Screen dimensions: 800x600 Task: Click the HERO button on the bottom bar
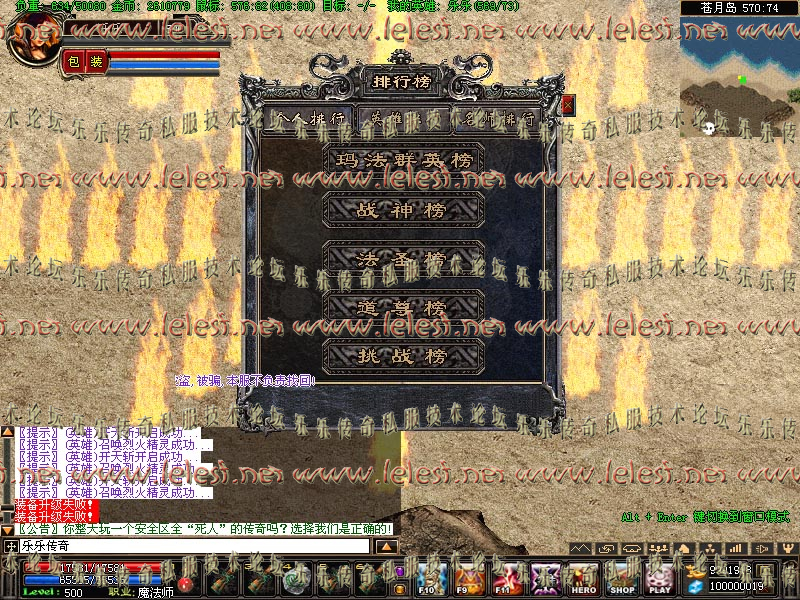pos(584,580)
